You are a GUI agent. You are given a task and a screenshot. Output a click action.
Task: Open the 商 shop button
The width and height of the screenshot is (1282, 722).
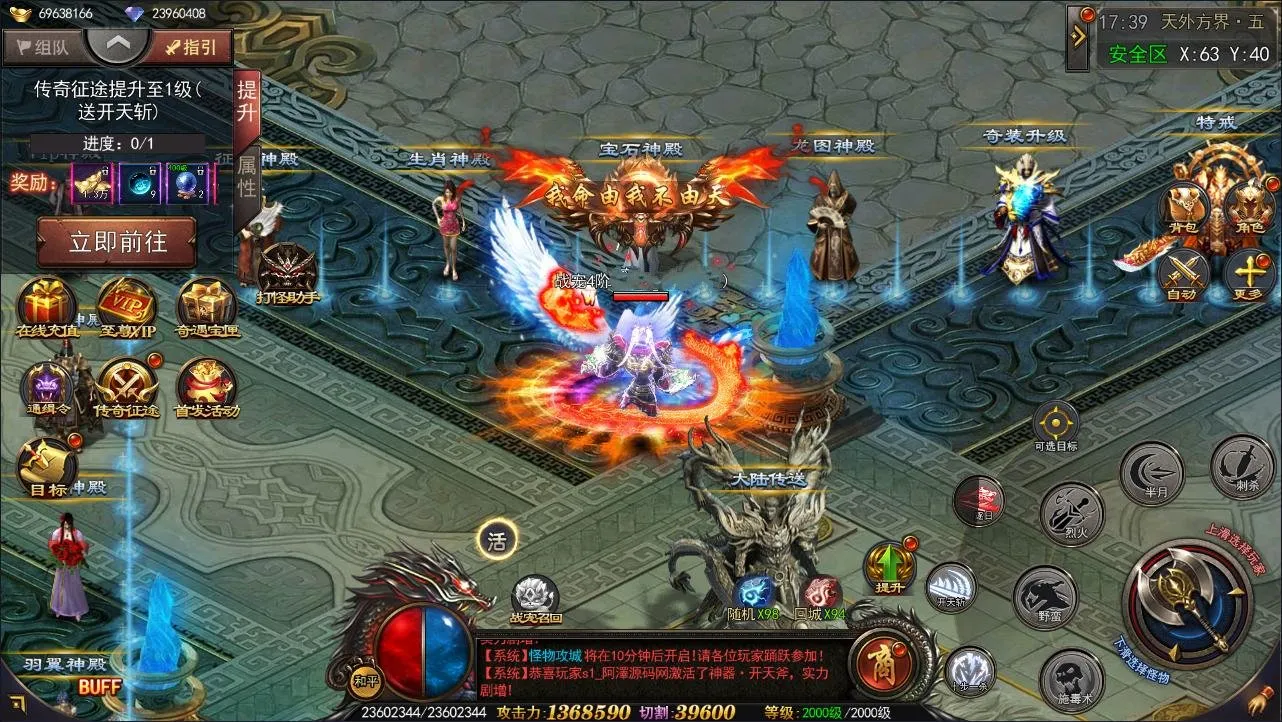[878, 664]
